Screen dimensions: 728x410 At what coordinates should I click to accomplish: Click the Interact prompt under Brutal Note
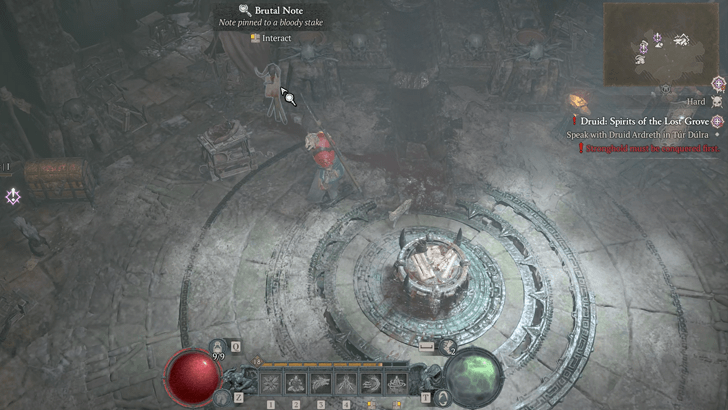coord(271,38)
